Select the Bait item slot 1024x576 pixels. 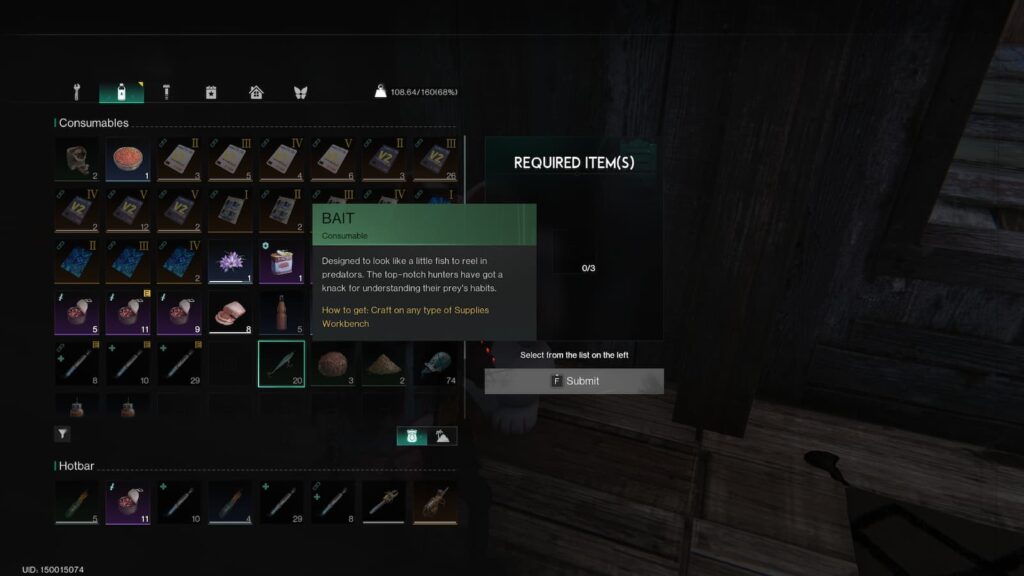pos(281,363)
